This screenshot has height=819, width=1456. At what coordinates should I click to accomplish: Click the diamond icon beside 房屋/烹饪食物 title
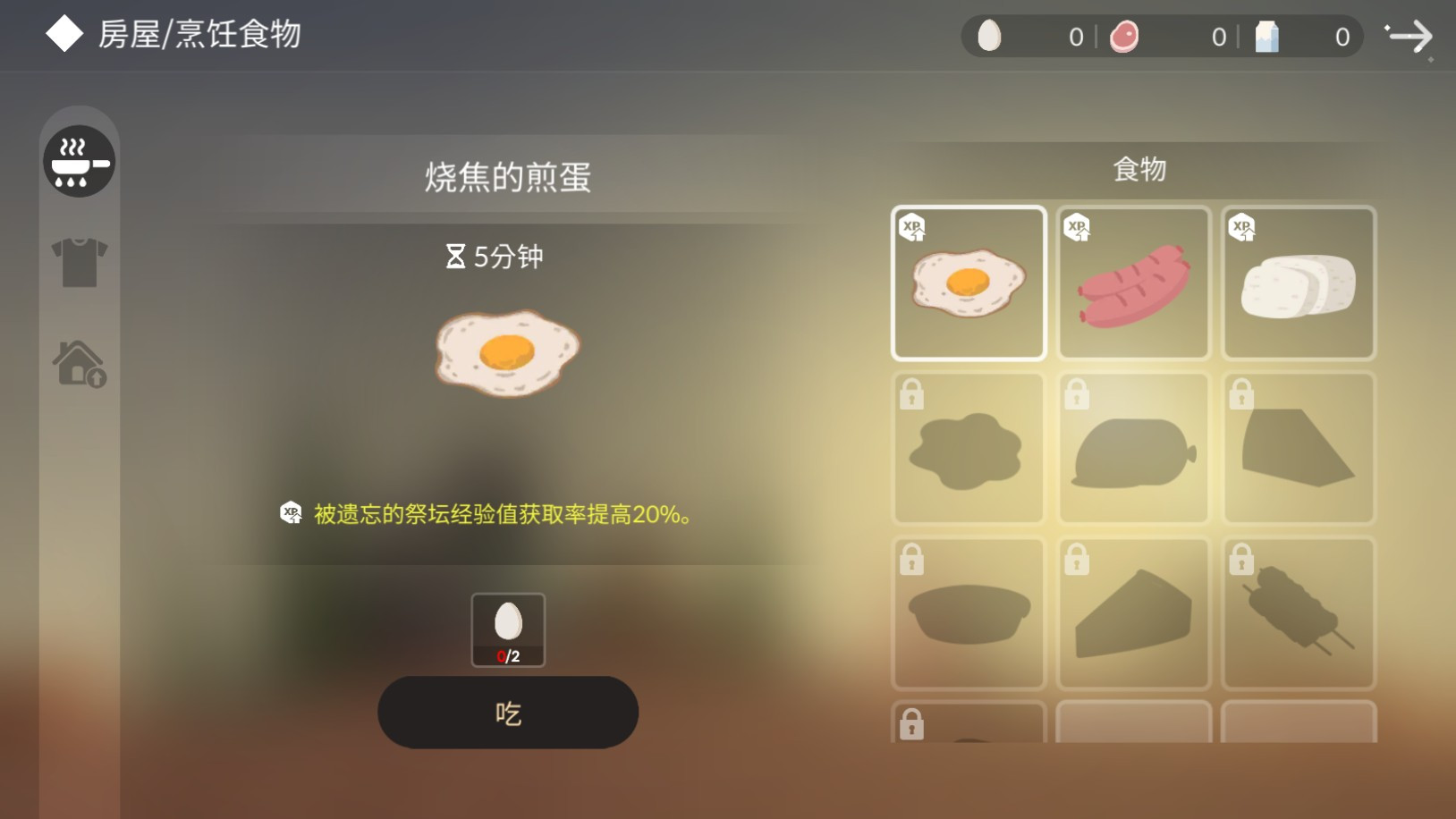pyautogui.click(x=63, y=33)
